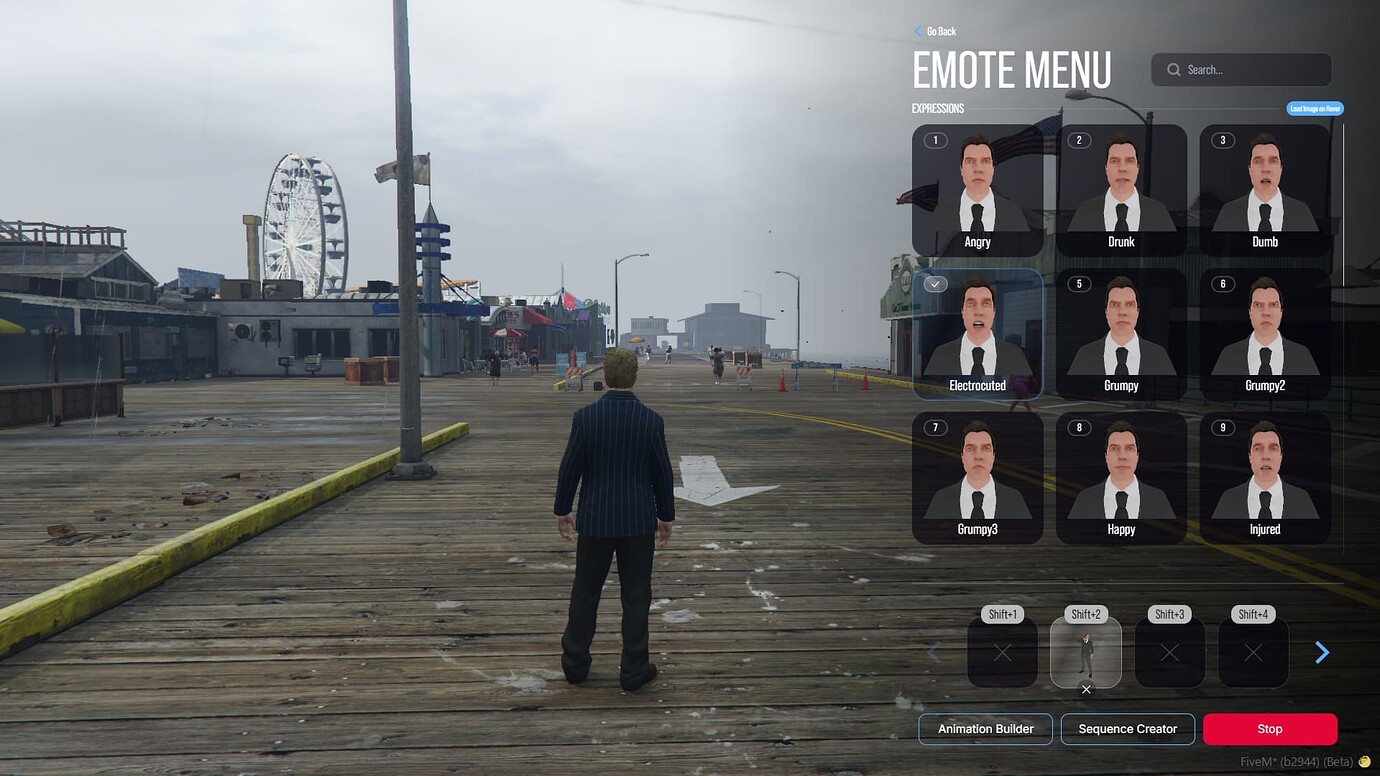Show next hotbar page via right chevron
The image size is (1380, 776).
click(x=1322, y=652)
